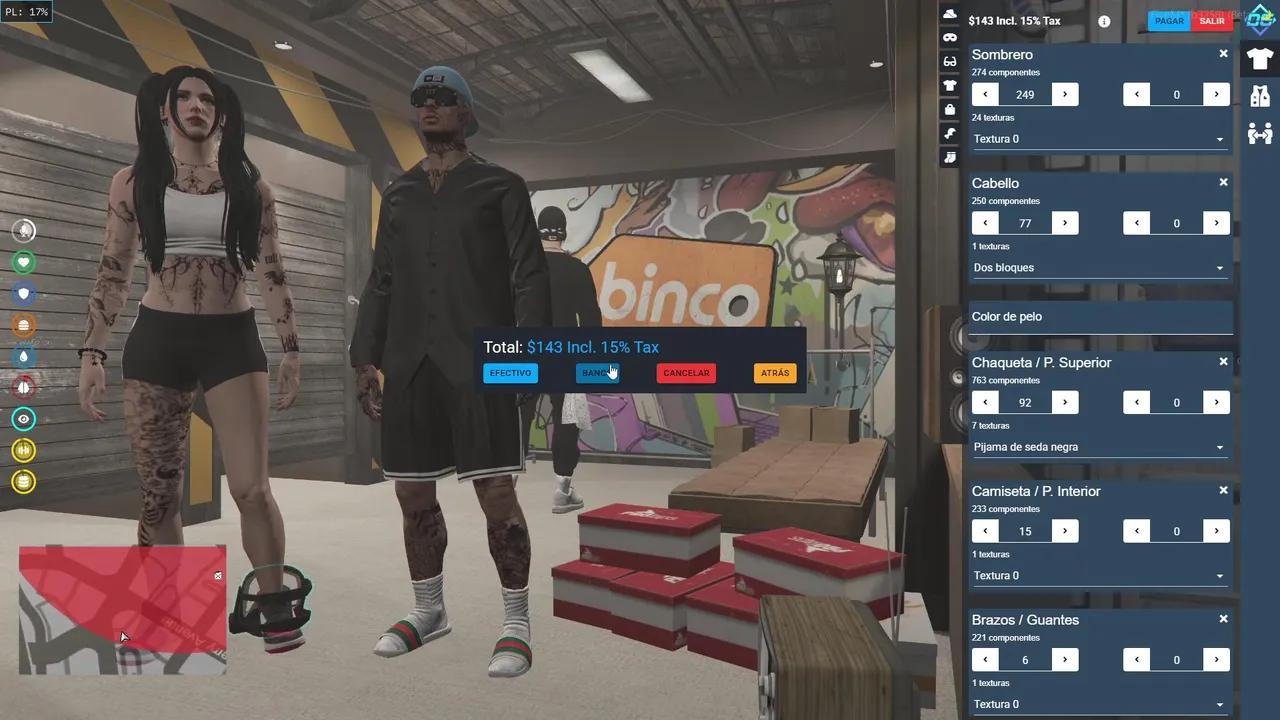1280x720 pixels.
Task: Click the diamond store logo at top right
Action: pos(1259,18)
